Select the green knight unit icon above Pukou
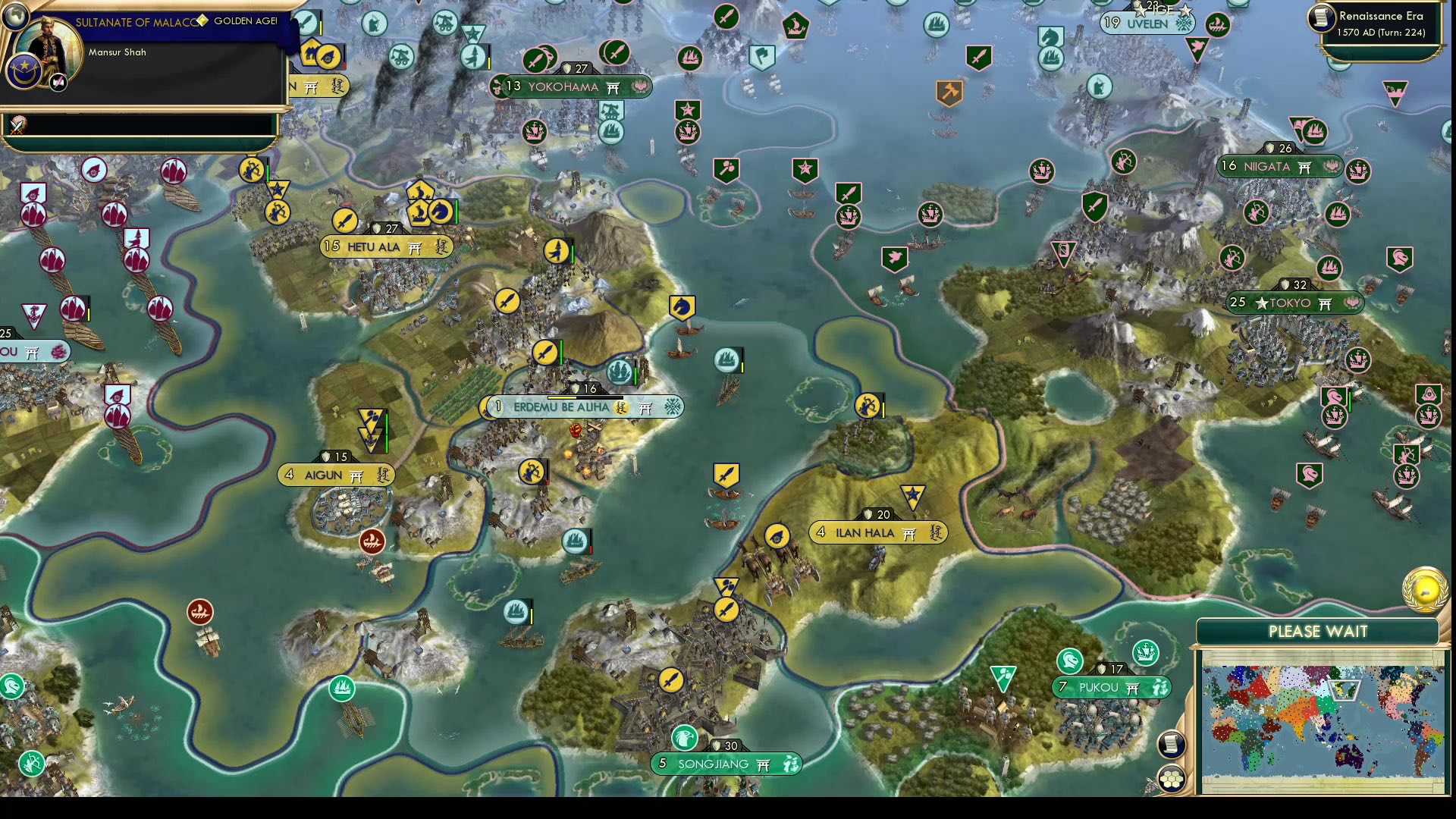The image size is (1456, 819). (1070, 660)
